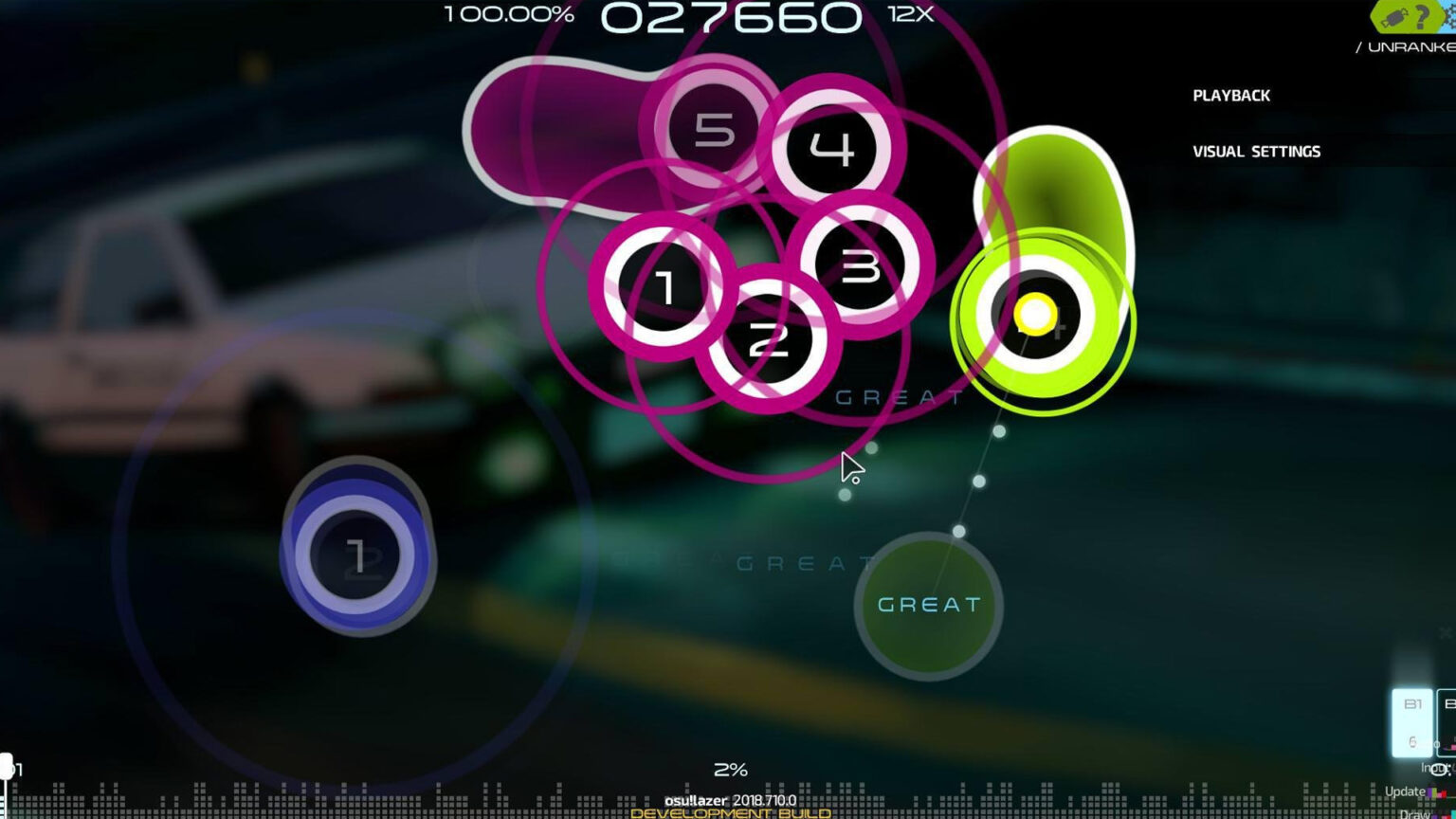The image size is (1456, 819).
Task: Select the blue autoplay mod icon
Action: pyautogui.click(x=1448, y=15)
